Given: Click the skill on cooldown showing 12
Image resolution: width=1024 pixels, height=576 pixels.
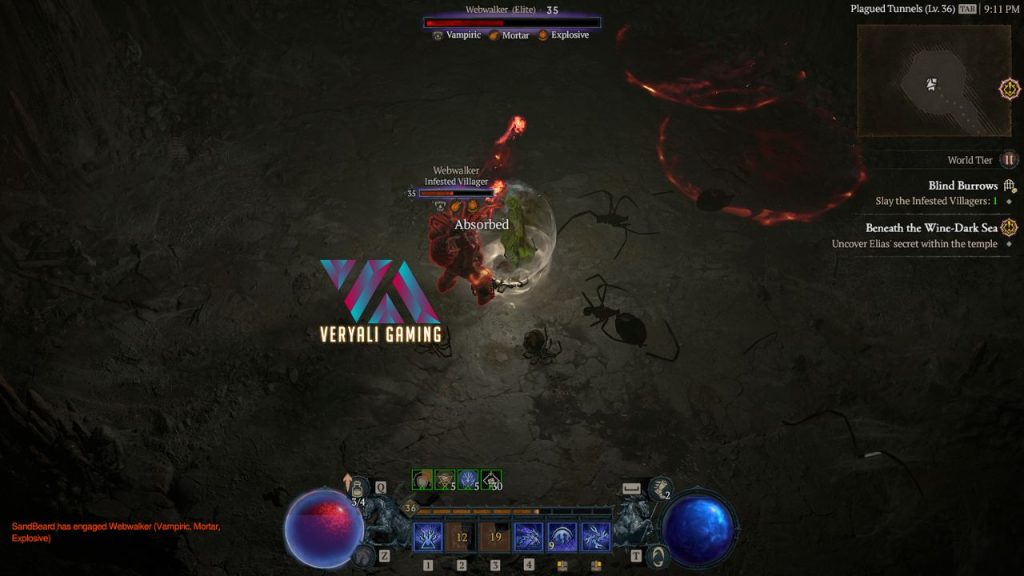Looking at the screenshot, I should (461, 537).
